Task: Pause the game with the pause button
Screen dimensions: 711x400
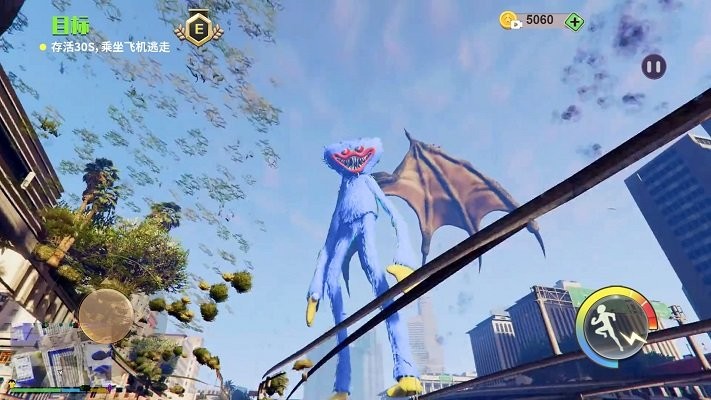Action: point(653,67)
